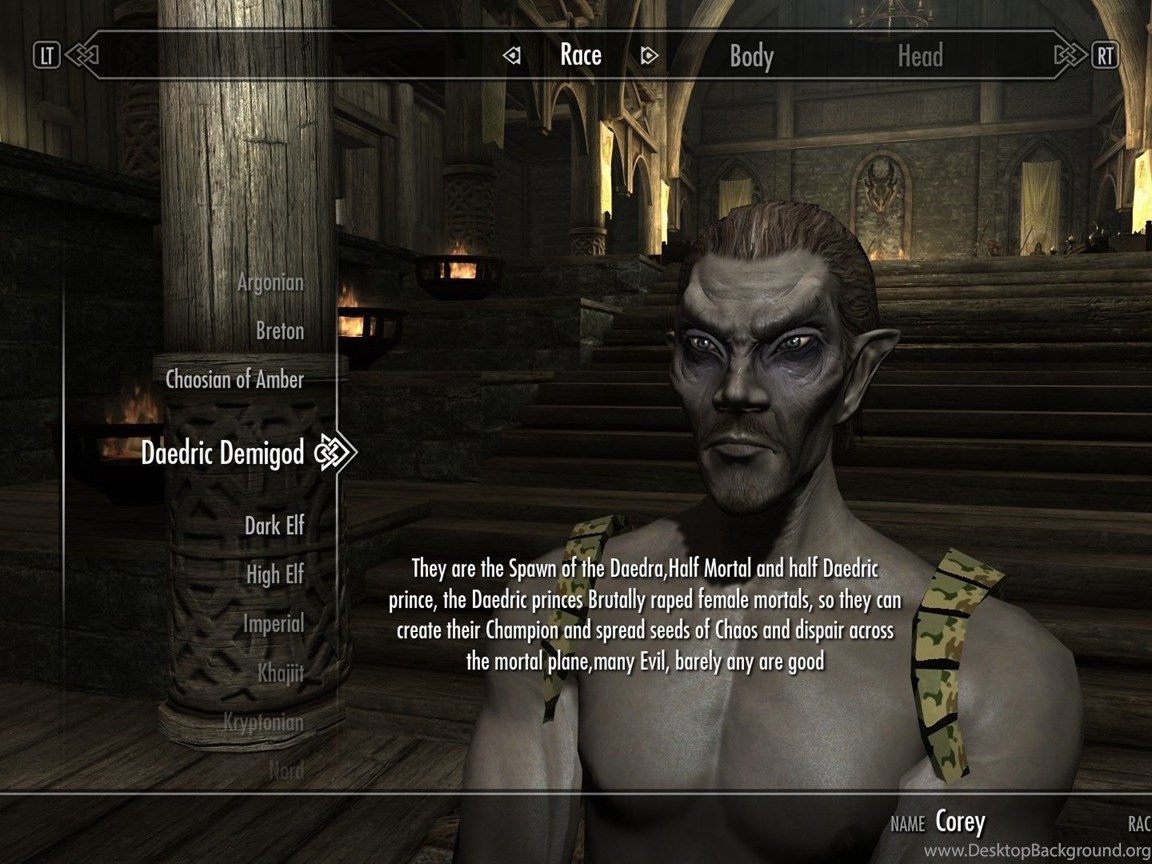Choose the Kryptonian race
This screenshot has width=1152, height=864.
264,722
